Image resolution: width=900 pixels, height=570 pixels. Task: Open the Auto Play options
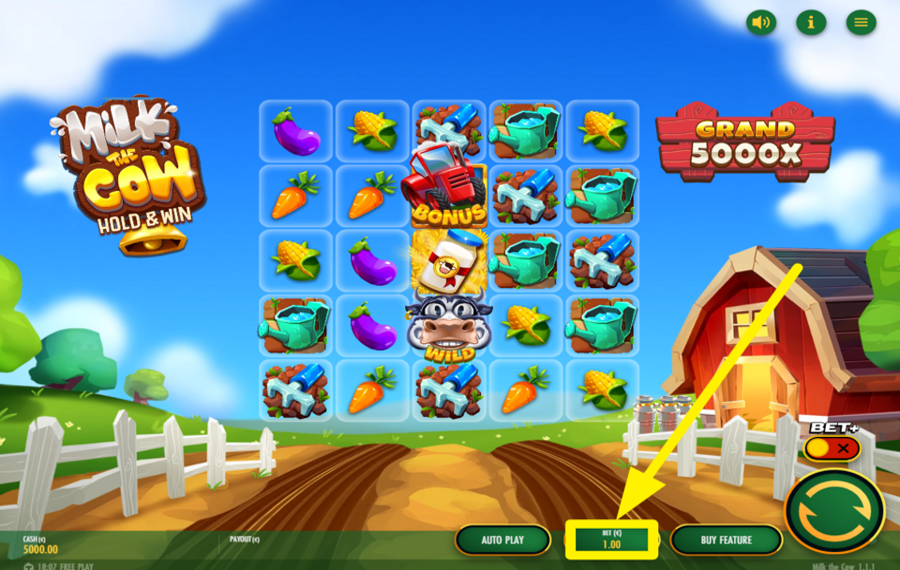(503, 540)
